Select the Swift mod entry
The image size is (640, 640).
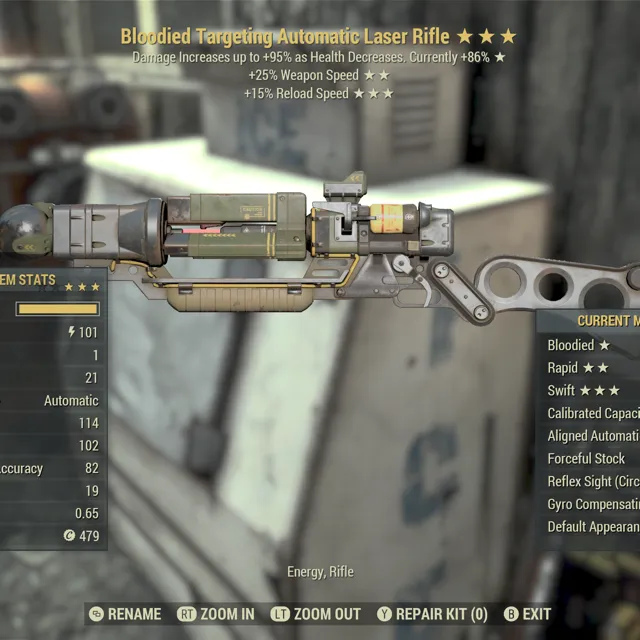[584, 391]
